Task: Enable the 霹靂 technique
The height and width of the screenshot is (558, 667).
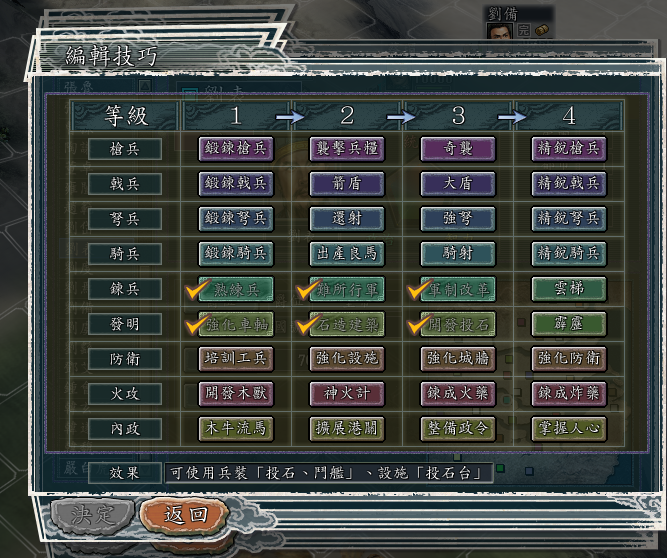Action: (x=569, y=325)
